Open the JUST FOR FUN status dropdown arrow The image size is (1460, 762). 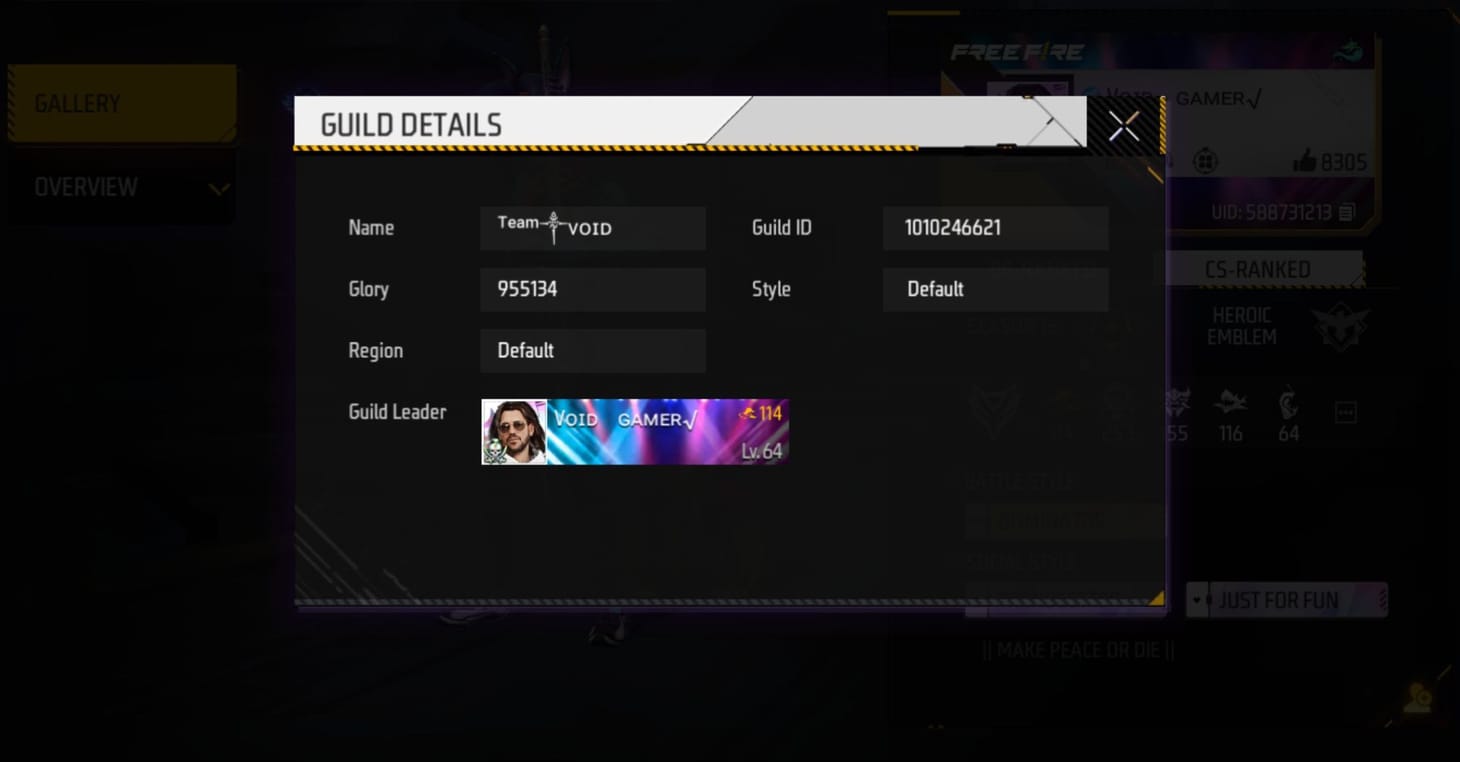[x=1199, y=600]
